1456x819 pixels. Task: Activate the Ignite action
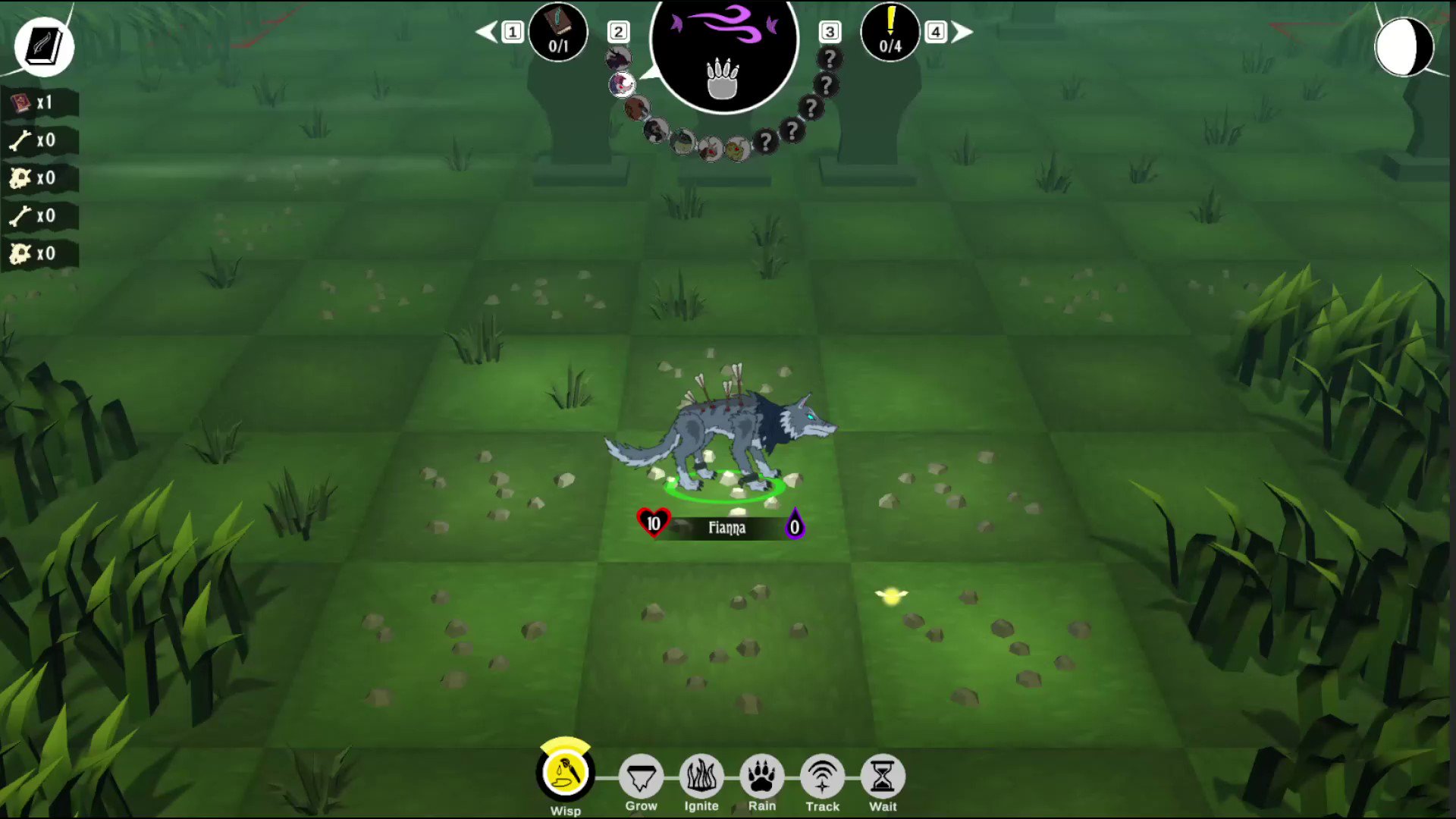click(x=701, y=776)
